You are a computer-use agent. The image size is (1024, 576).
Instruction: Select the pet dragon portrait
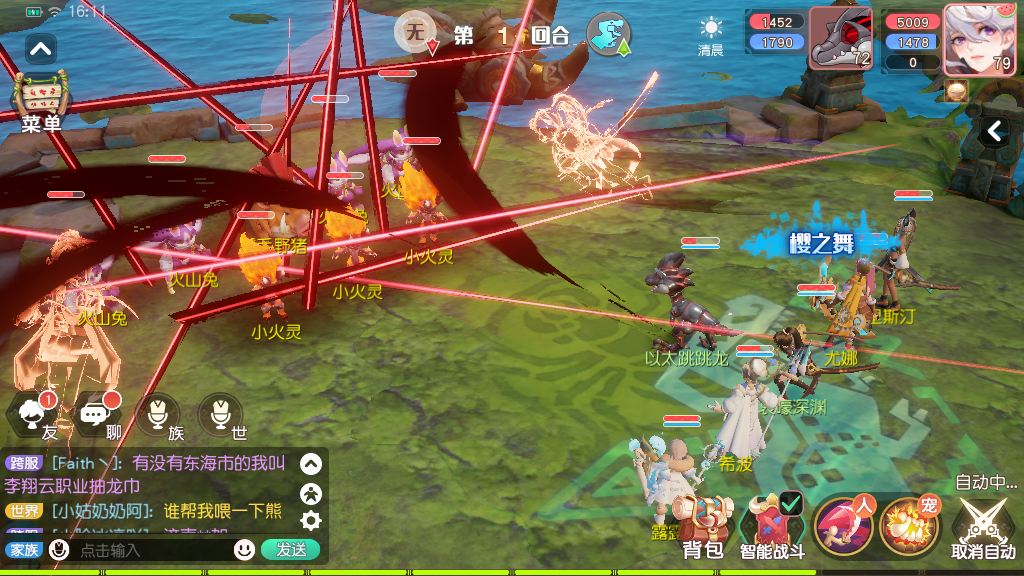point(840,40)
